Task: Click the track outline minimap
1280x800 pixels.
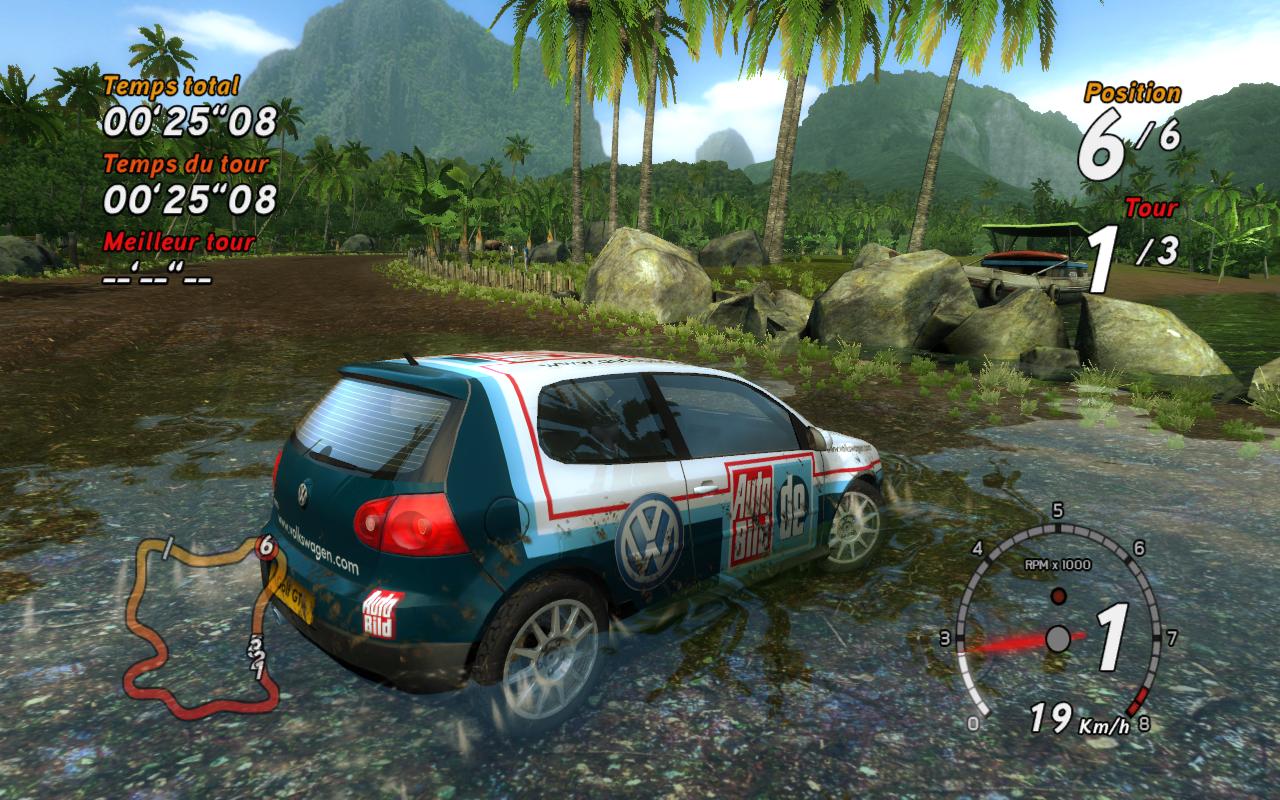Action: click(200, 625)
